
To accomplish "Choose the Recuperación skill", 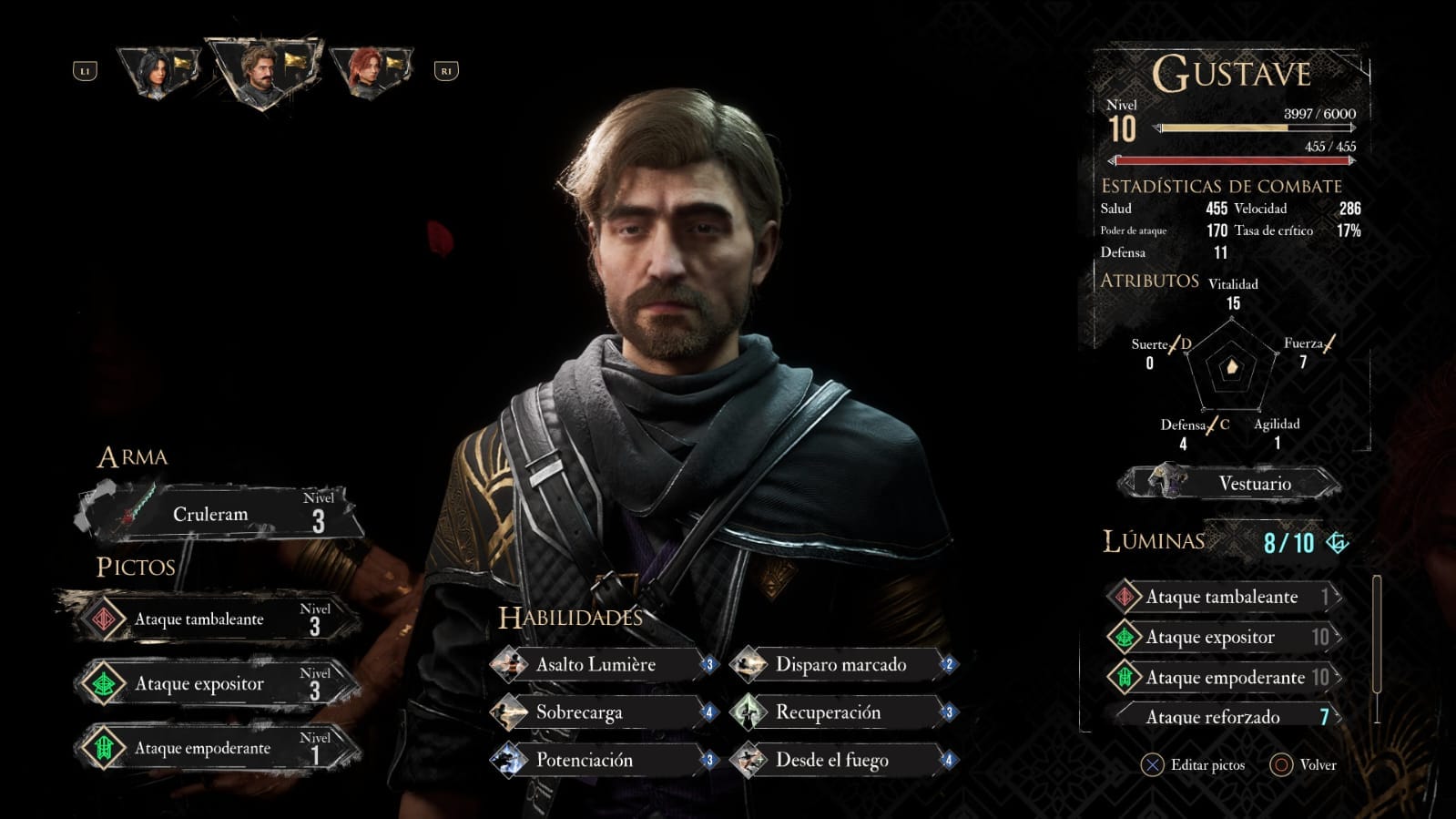I will pos(842,712).
